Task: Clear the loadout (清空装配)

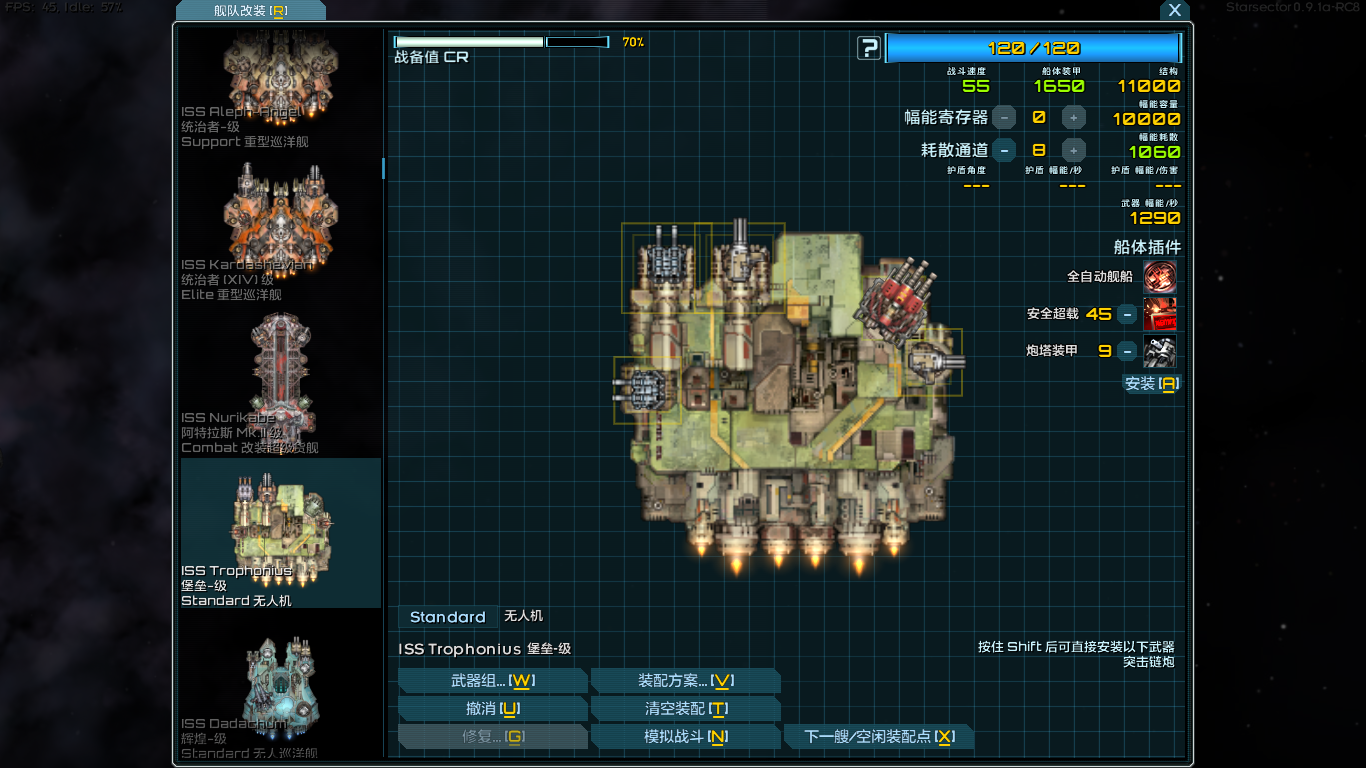Action: point(685,709)
